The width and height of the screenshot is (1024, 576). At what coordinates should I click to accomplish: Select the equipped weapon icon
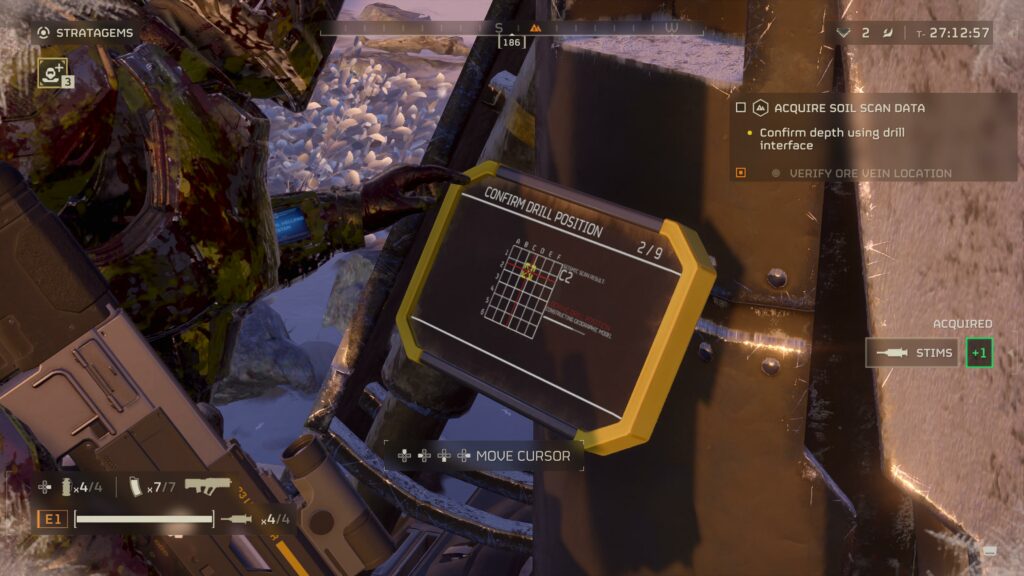pos(207,487)
